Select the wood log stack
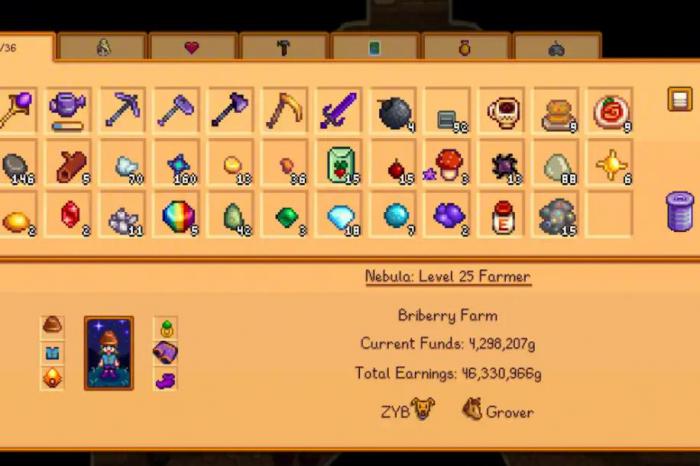The image size is (700, 466). tap(69, 165)
